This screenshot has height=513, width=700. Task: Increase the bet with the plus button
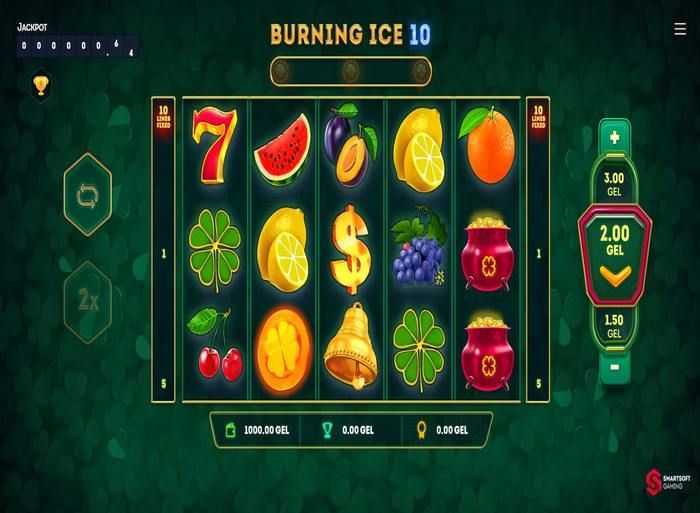(x=614, y=136)
